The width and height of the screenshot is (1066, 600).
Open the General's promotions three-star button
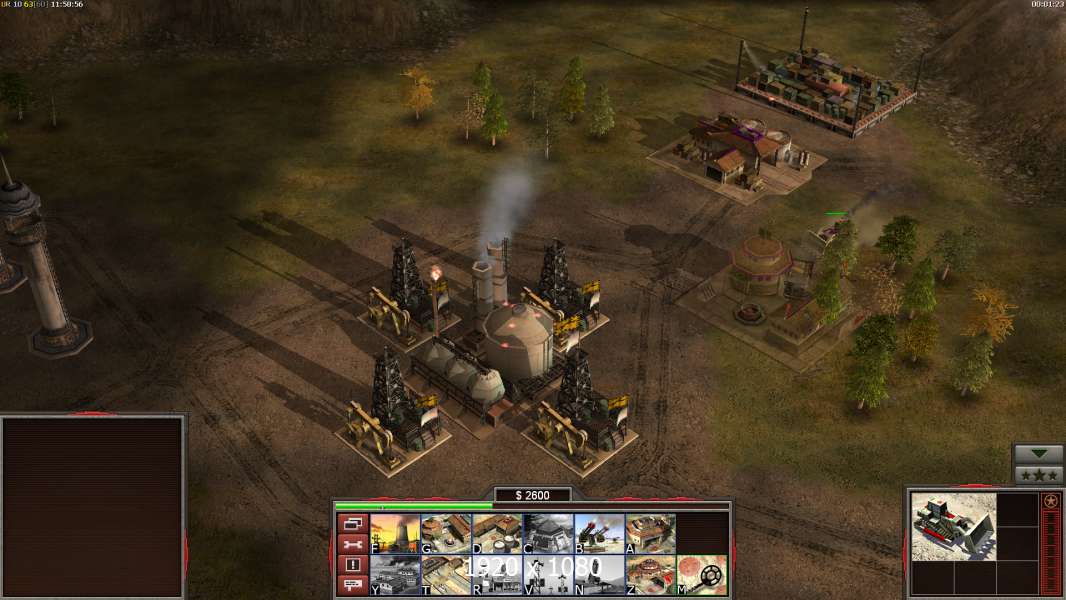(x=1038, y=475)
